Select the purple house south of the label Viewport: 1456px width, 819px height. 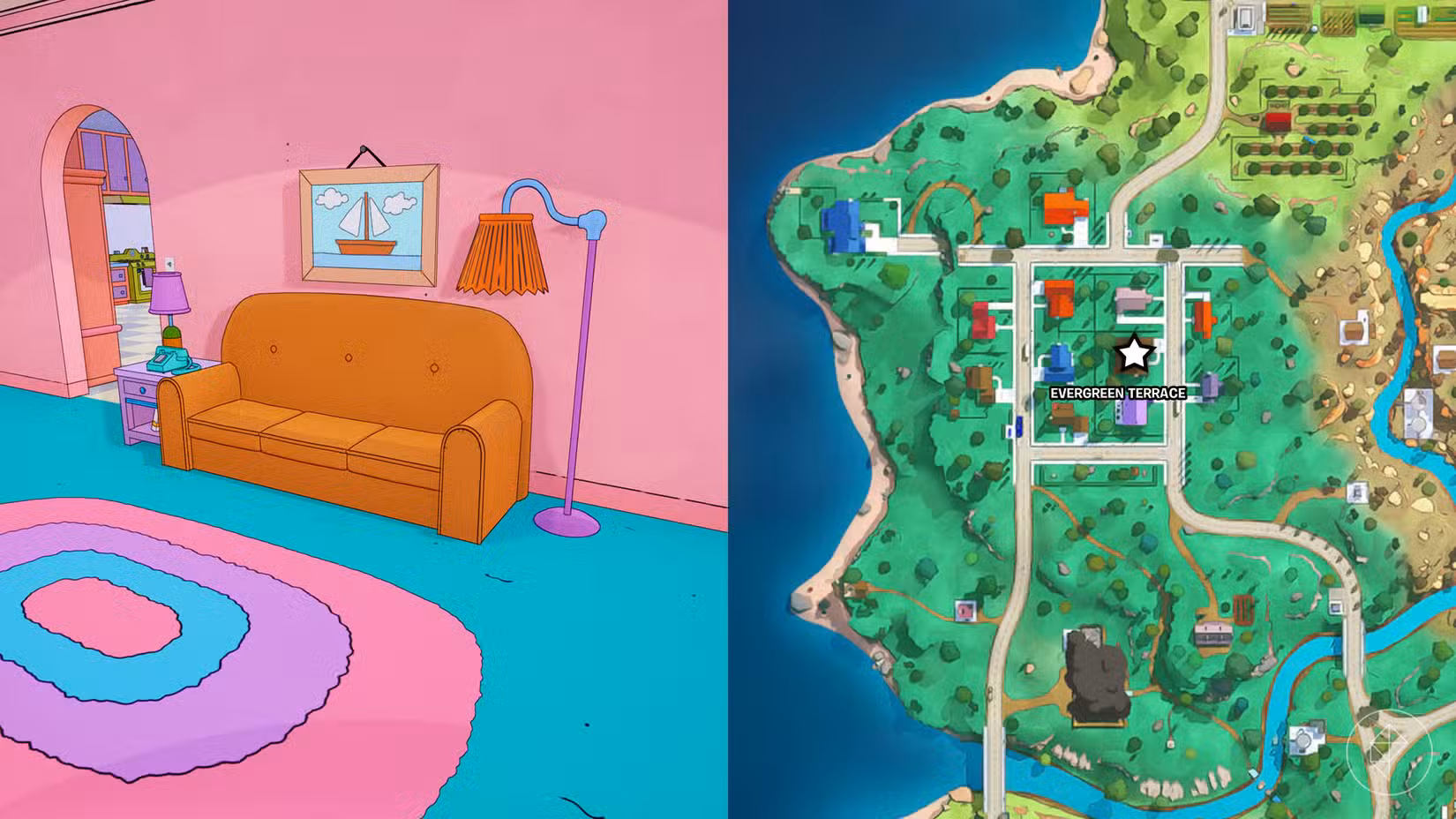pyautogui.click(x=1131, y=413)
